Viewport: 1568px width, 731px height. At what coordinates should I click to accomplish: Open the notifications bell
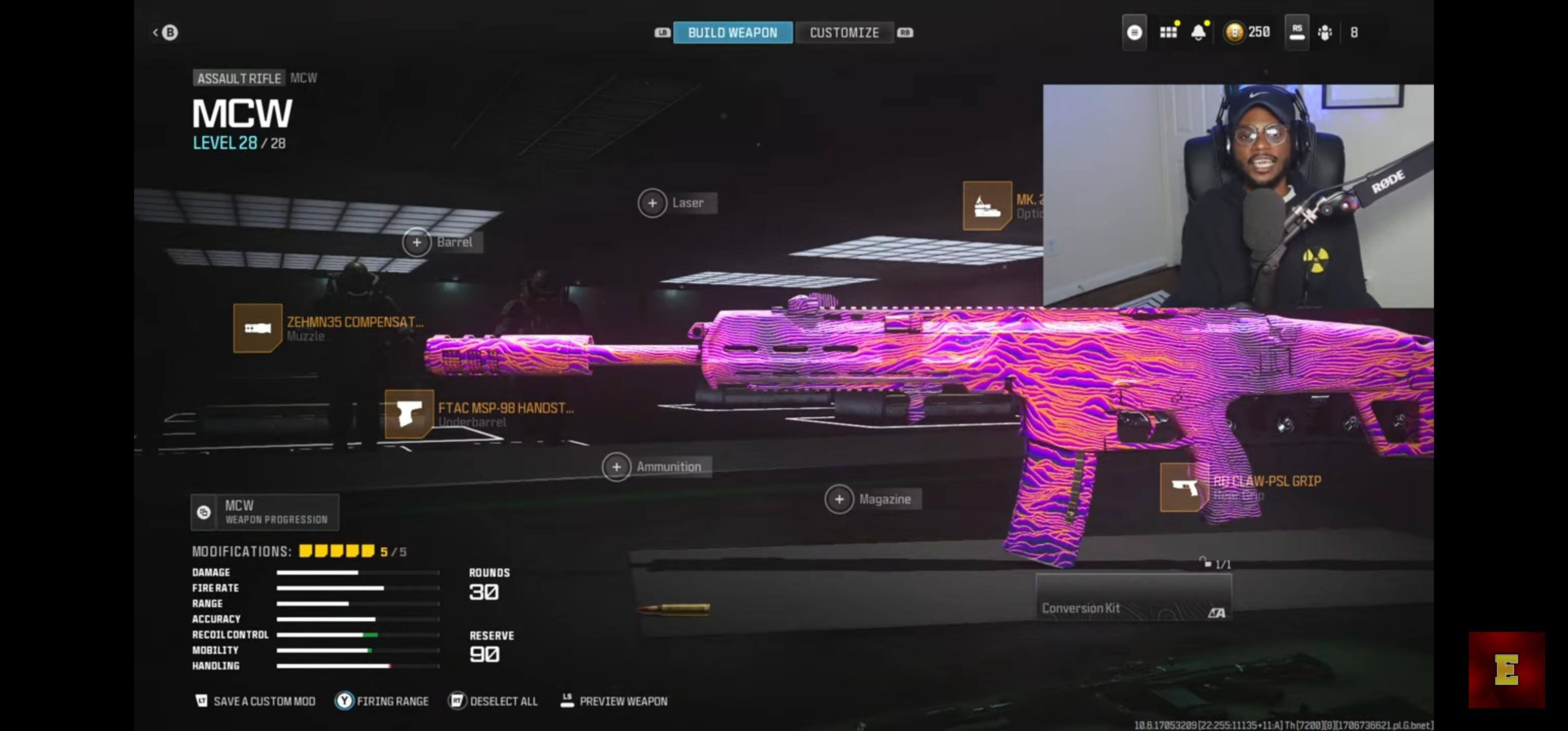pyautogui.click(x=1198, y=32)
